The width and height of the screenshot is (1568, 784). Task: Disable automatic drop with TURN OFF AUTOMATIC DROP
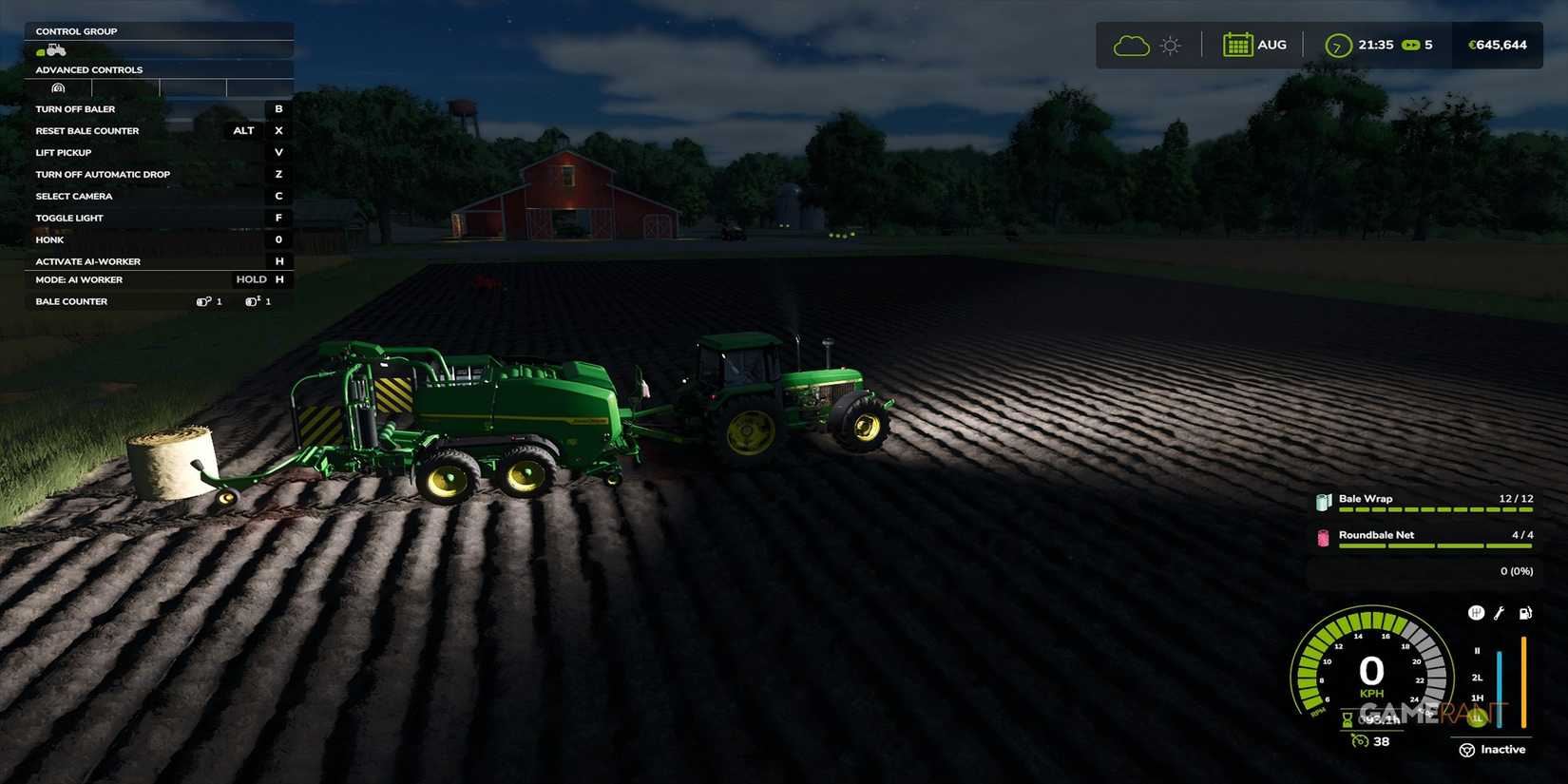(103, 174)
